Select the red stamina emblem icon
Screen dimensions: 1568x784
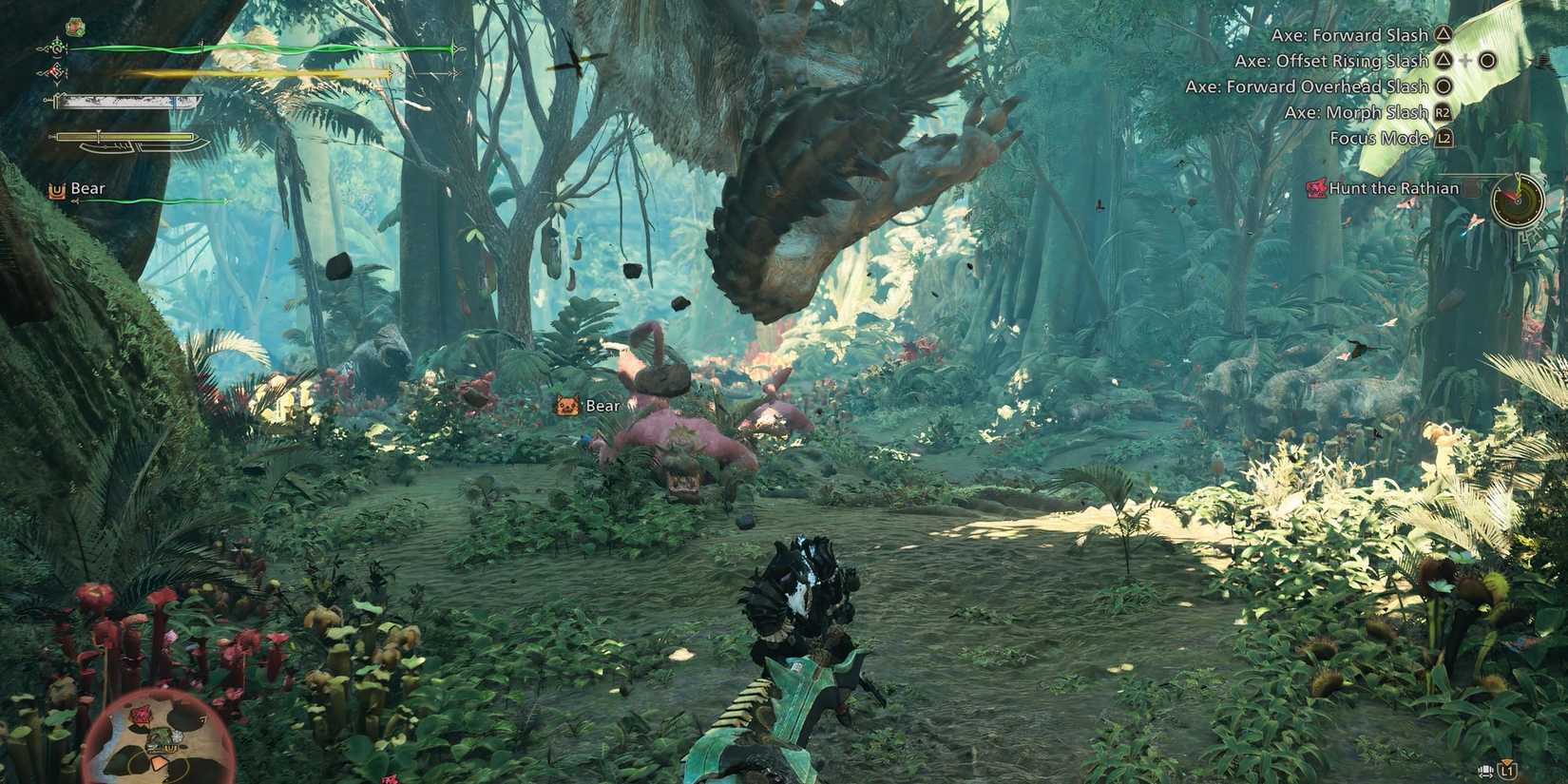pyautogui.click(x=53, y=73)
